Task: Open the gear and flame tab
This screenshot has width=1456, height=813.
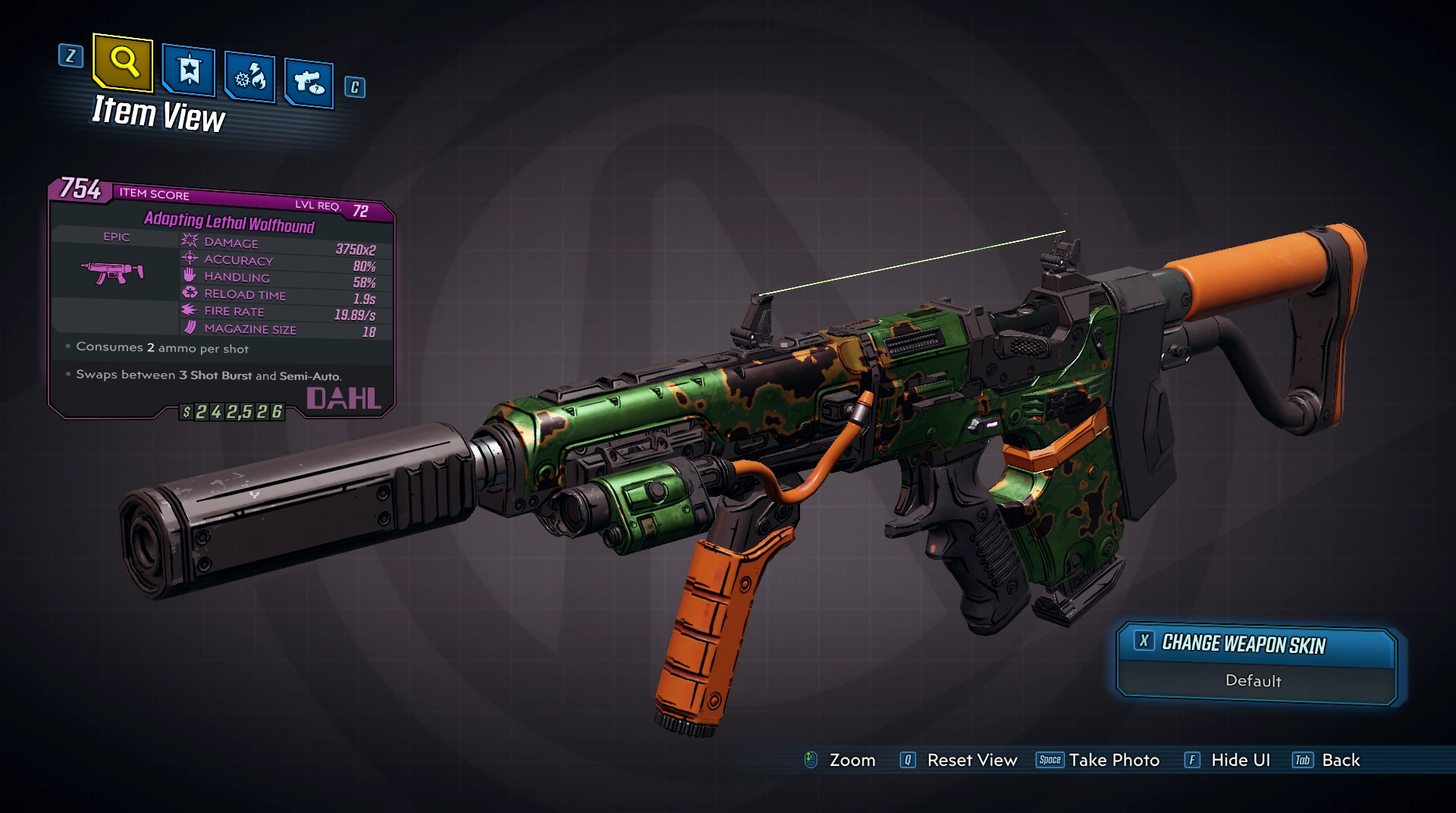Action: [x=250, y=77]
